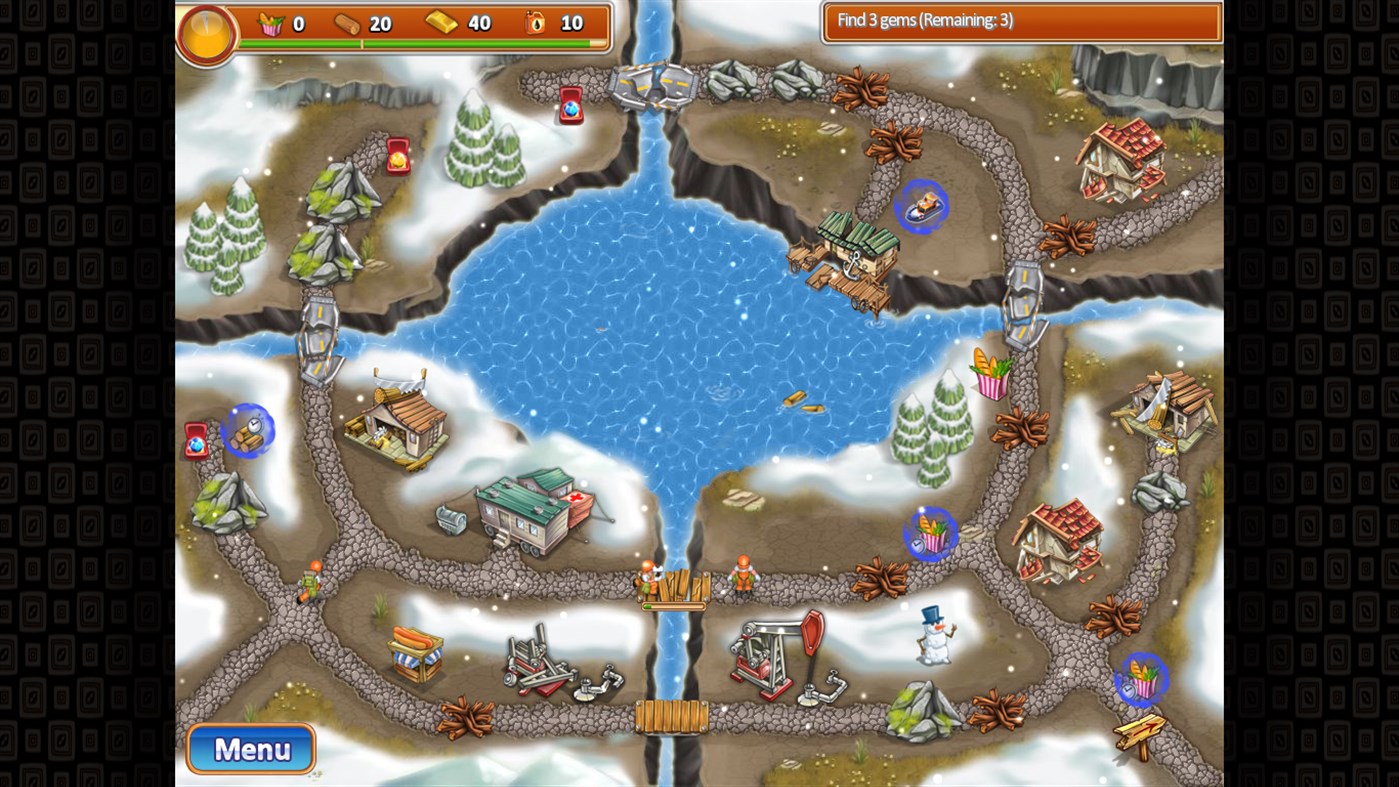Collect the timed food basket bonus near the house
1399x787 pixels.
933,534
